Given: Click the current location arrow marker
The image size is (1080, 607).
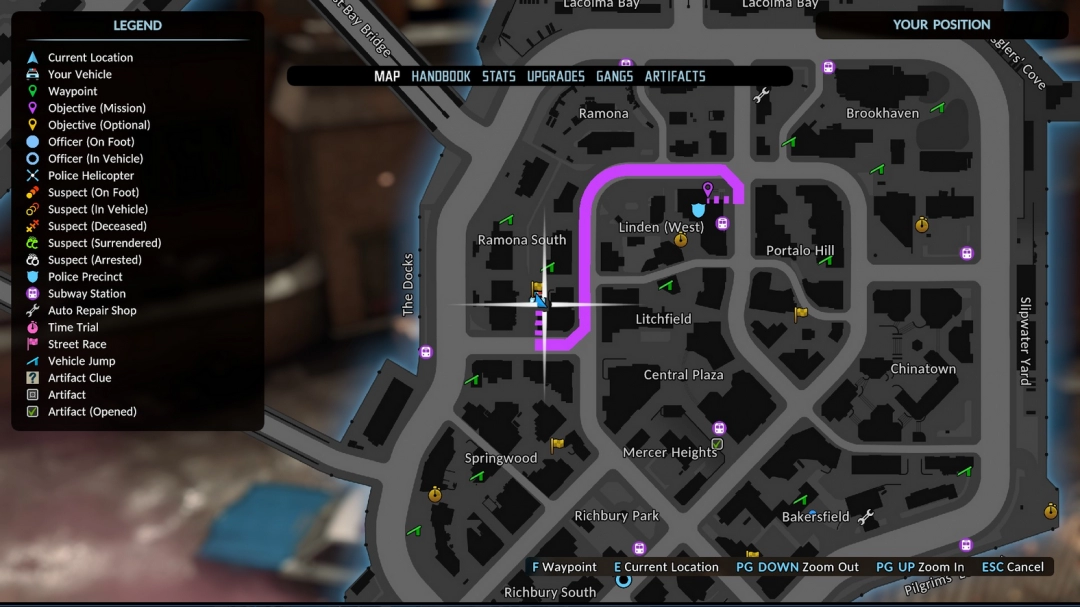Looking at the screenshot, I should (541, 301).
